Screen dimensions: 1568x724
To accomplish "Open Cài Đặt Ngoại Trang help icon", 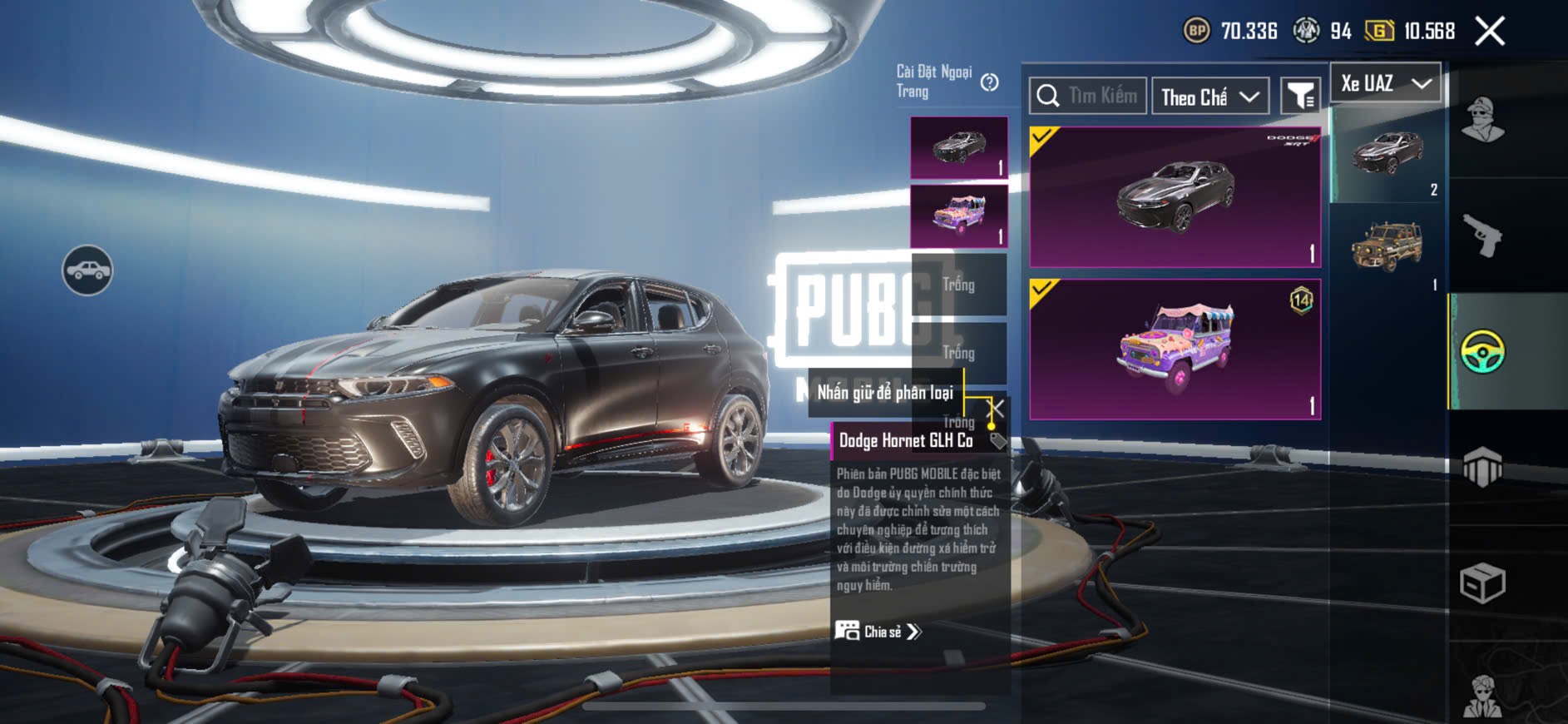I will coord(989,82).
